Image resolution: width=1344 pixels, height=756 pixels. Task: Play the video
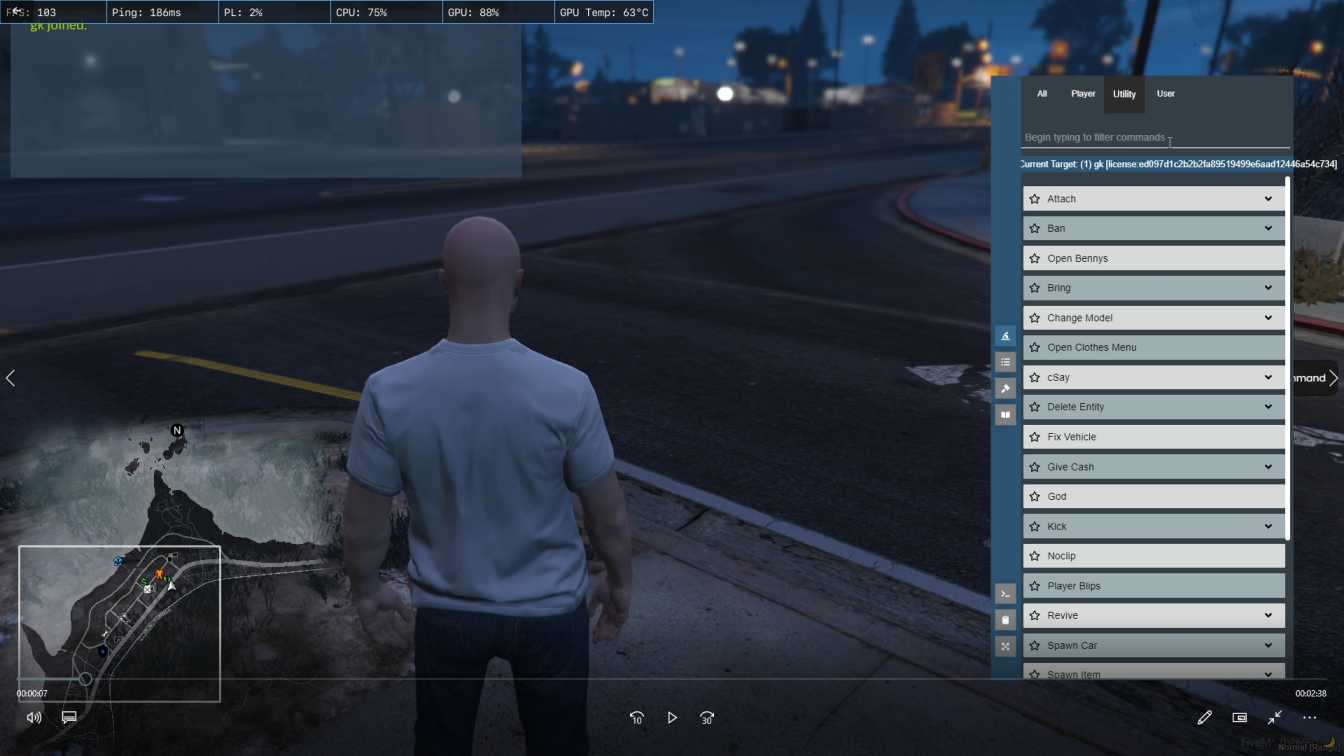click(x=672, y=718)
